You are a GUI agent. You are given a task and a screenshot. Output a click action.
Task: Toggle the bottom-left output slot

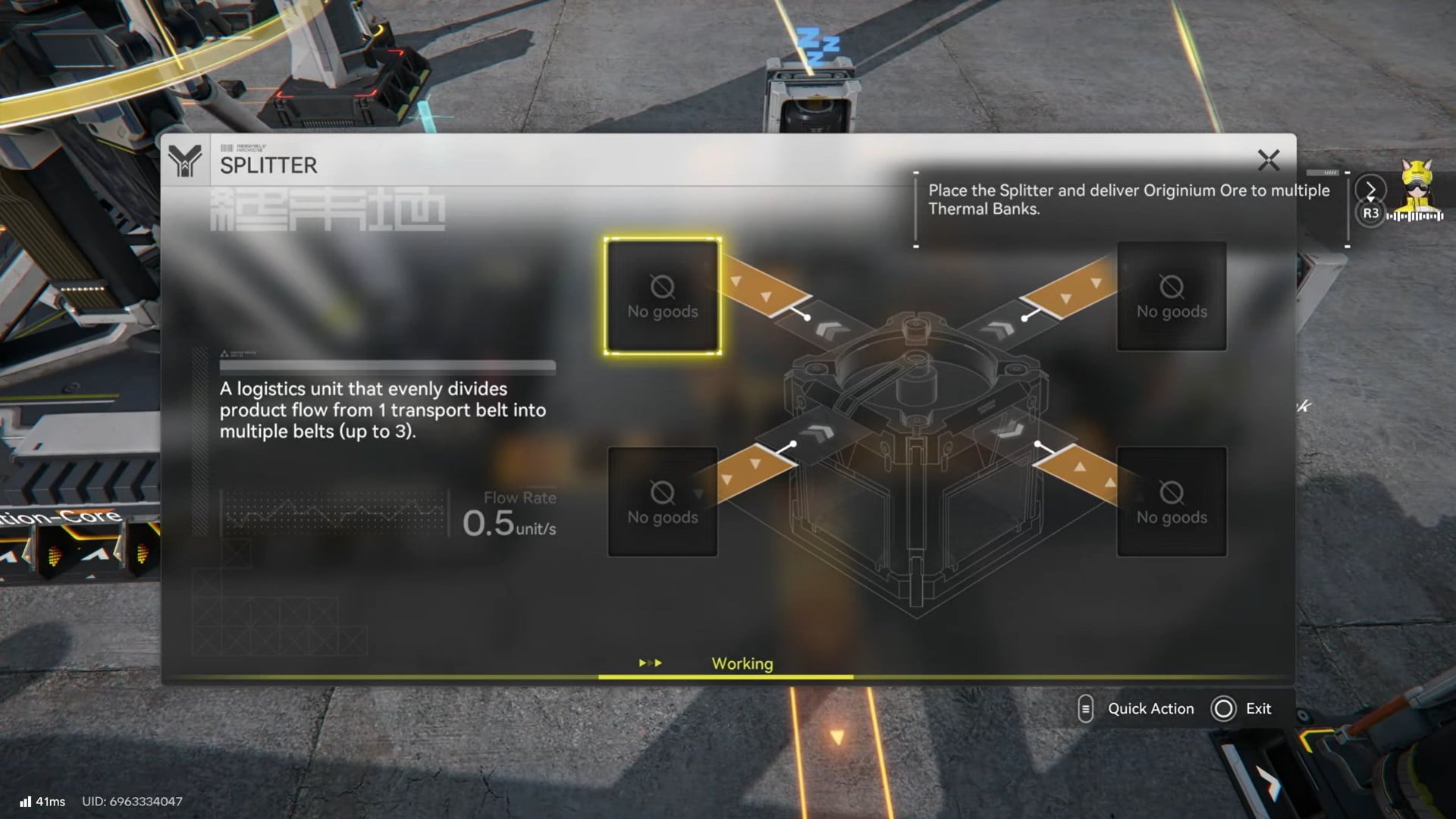[x=661, y=502]
